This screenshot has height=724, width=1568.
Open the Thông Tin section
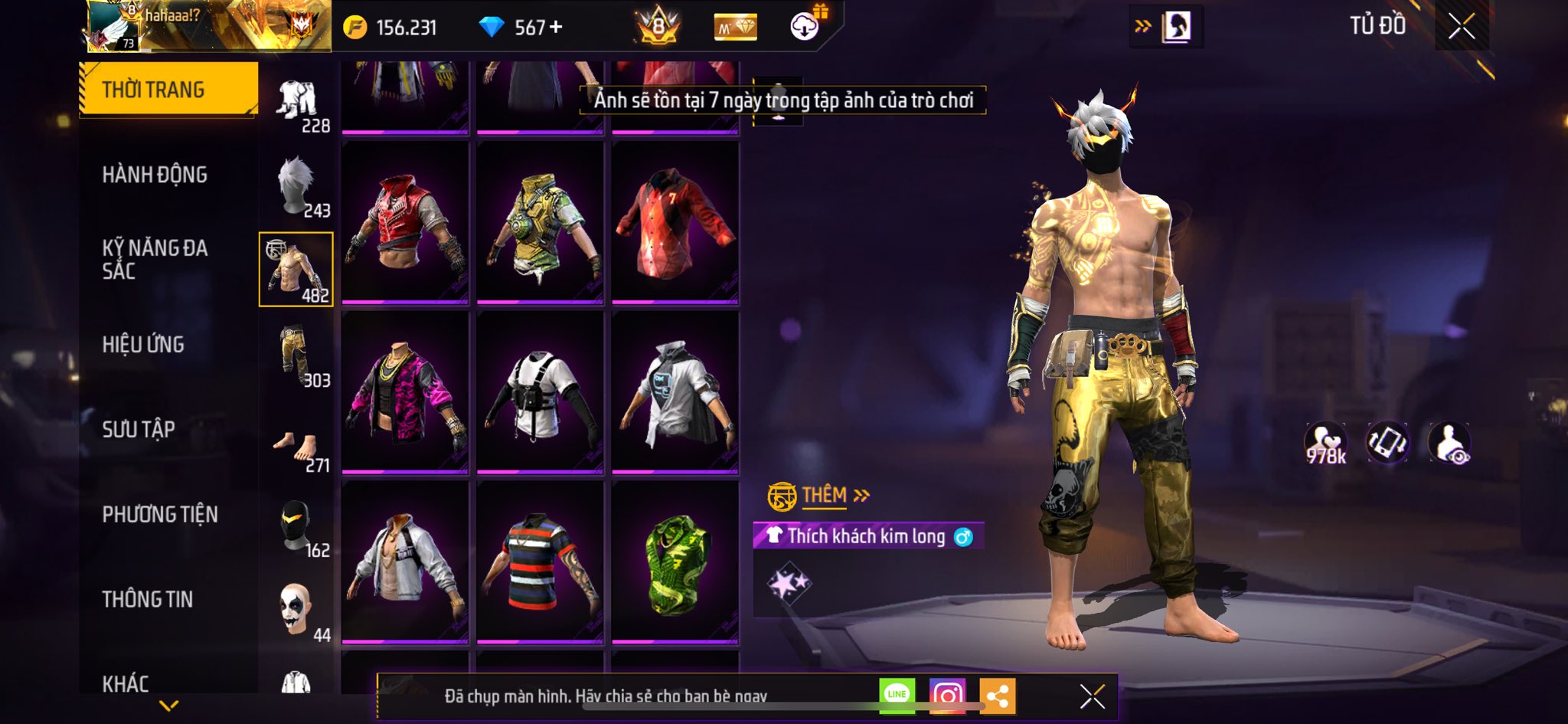[148, 599]
